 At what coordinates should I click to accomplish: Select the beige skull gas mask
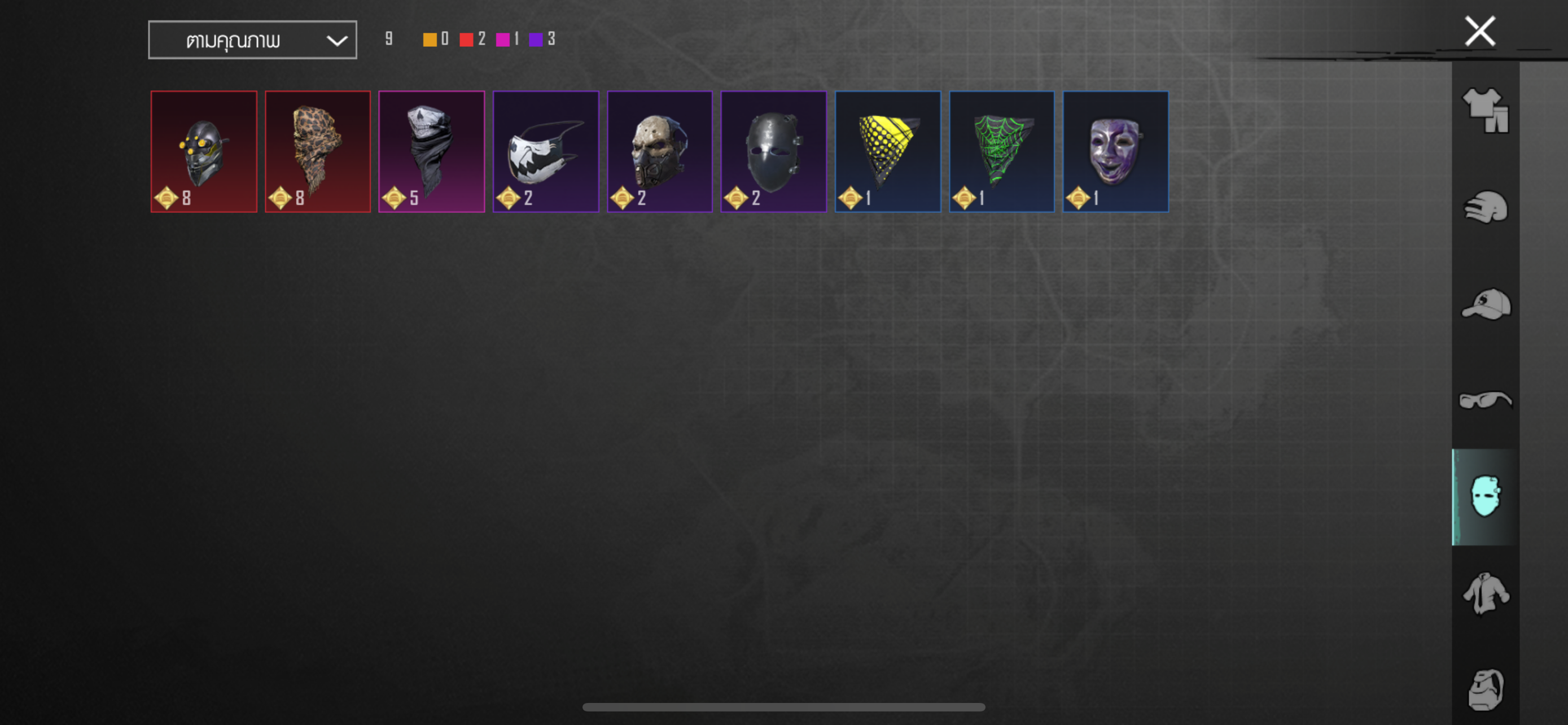point(659,151)
